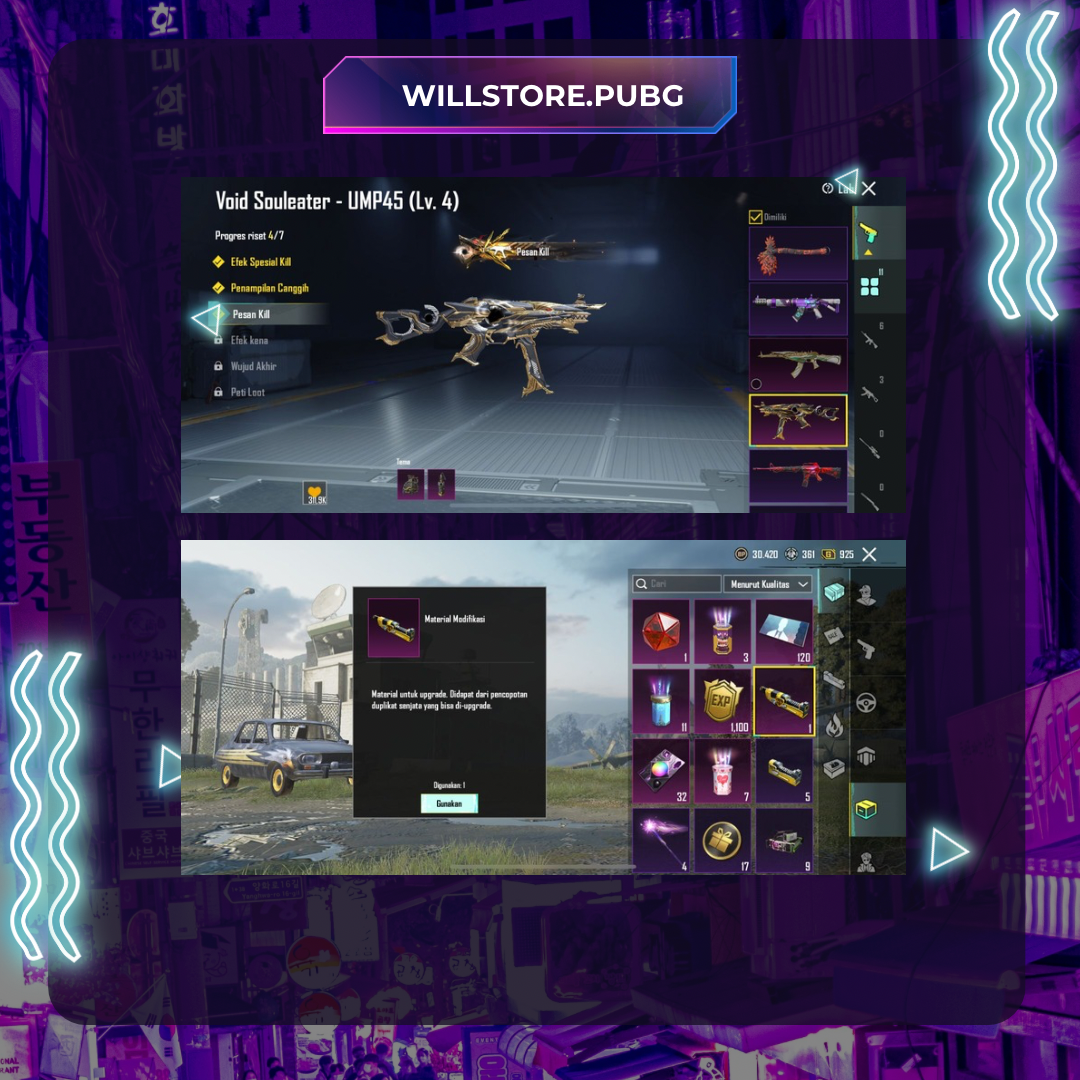Close the Void Souleater weapon screen
The image size is (1080, 1080).
869,188
